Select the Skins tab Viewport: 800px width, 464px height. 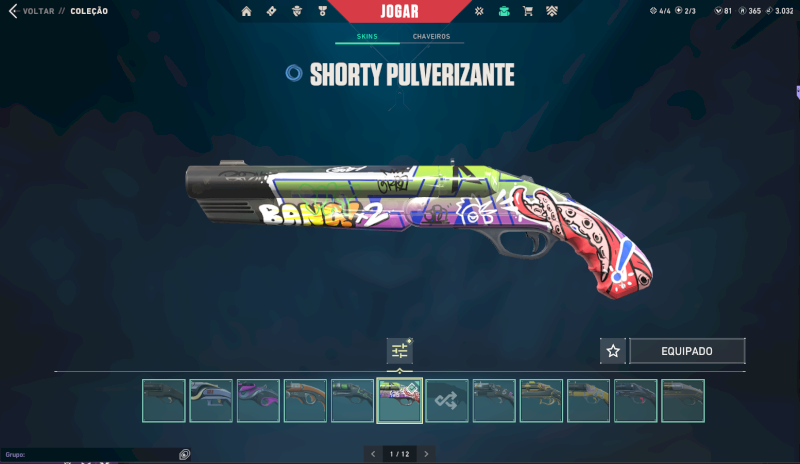[x=367, y=37]
